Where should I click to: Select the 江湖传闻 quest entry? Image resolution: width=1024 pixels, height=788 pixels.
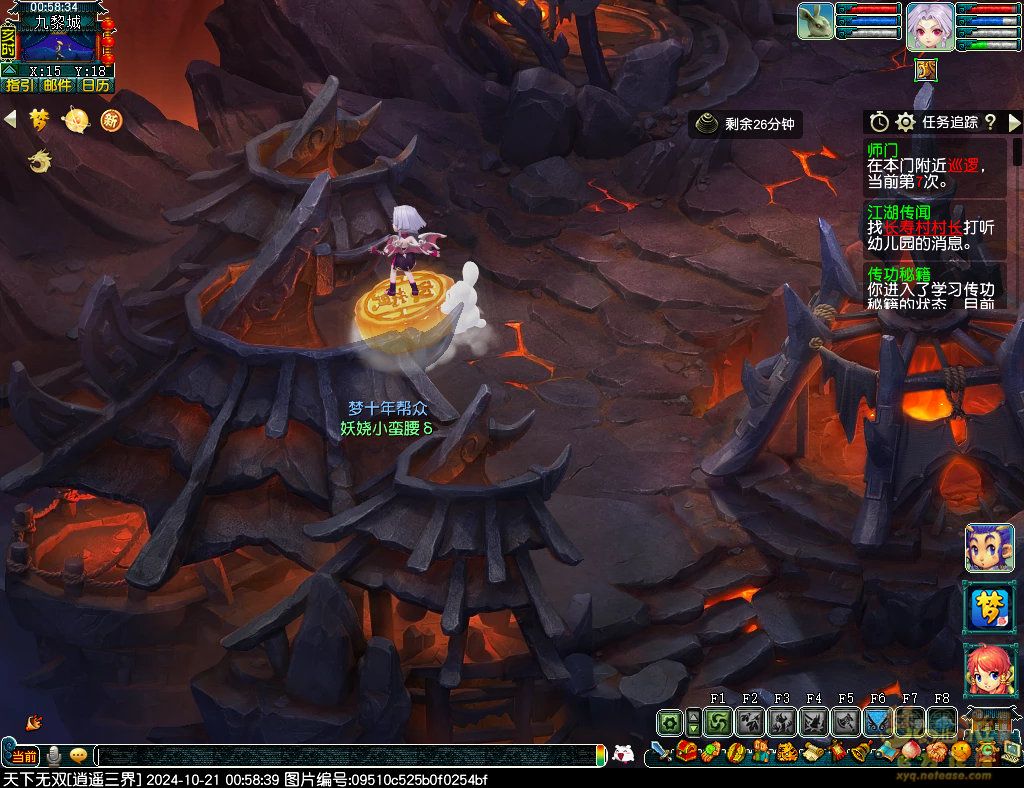click(935, 228)
